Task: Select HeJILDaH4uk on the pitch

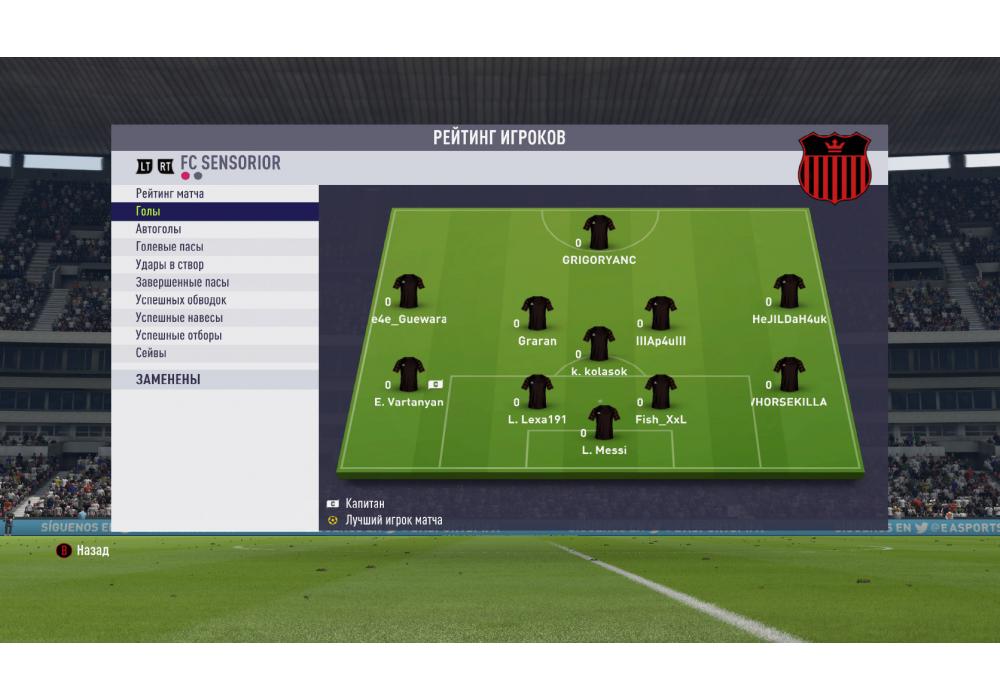Action: [789, 291]
